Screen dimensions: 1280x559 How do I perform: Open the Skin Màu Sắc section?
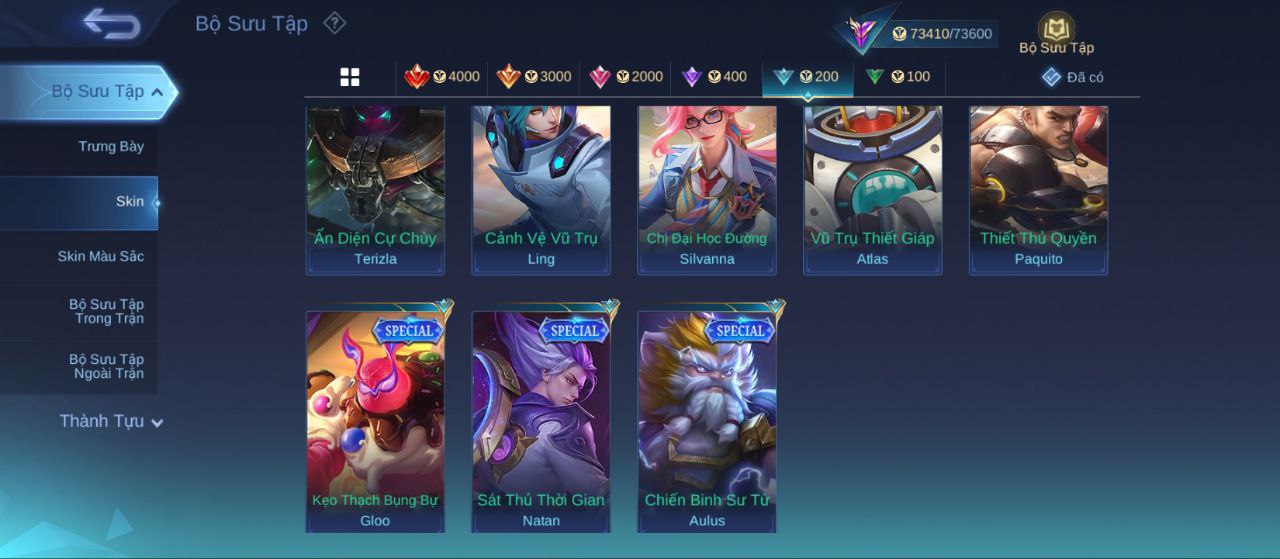coord(100,257)
